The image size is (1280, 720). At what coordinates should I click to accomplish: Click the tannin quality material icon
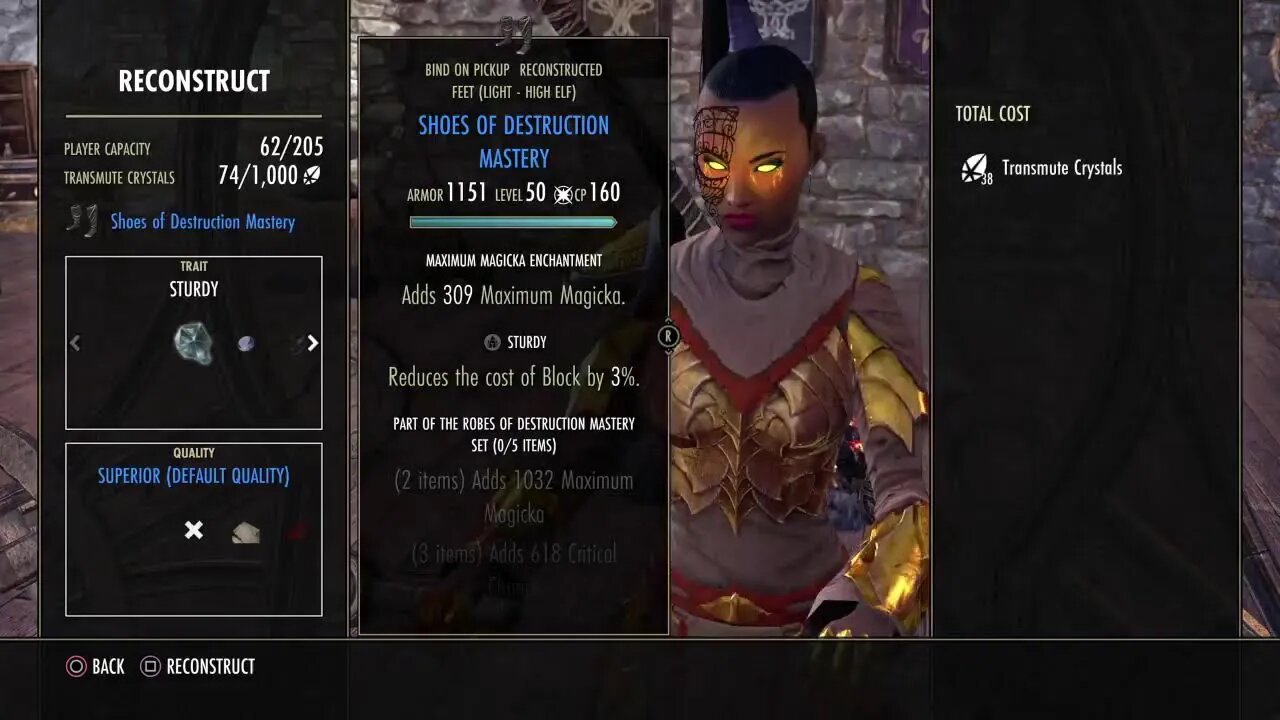pyautogui.click(x=245, y=531)
